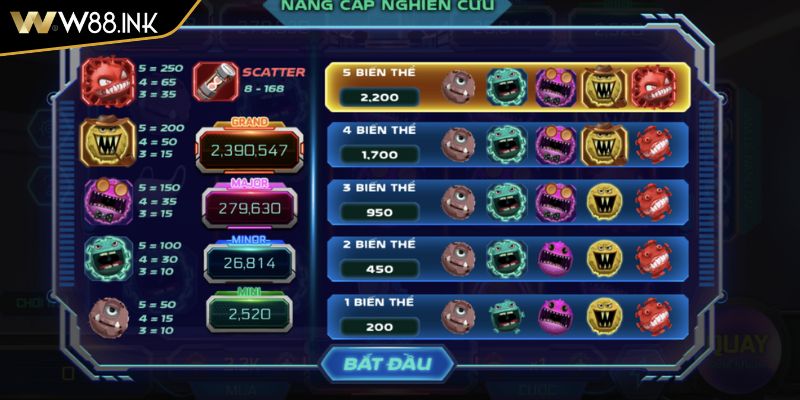Start the game with BẮT ĐẦU button
Screen dimensions: 800x400
point(387,364)
